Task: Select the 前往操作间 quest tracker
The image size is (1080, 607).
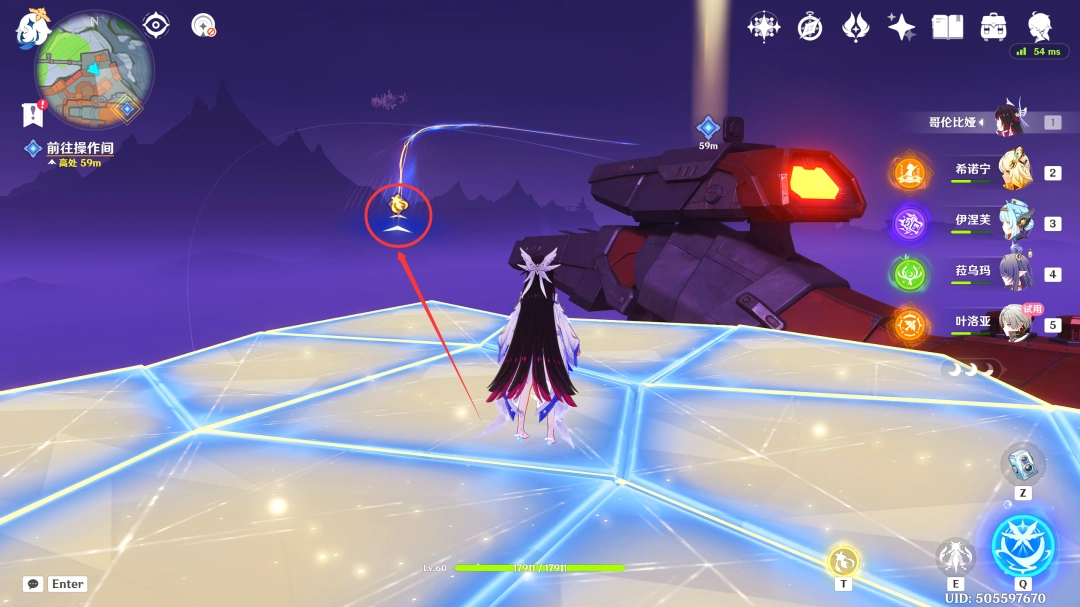Action: (x=79, y=148)
